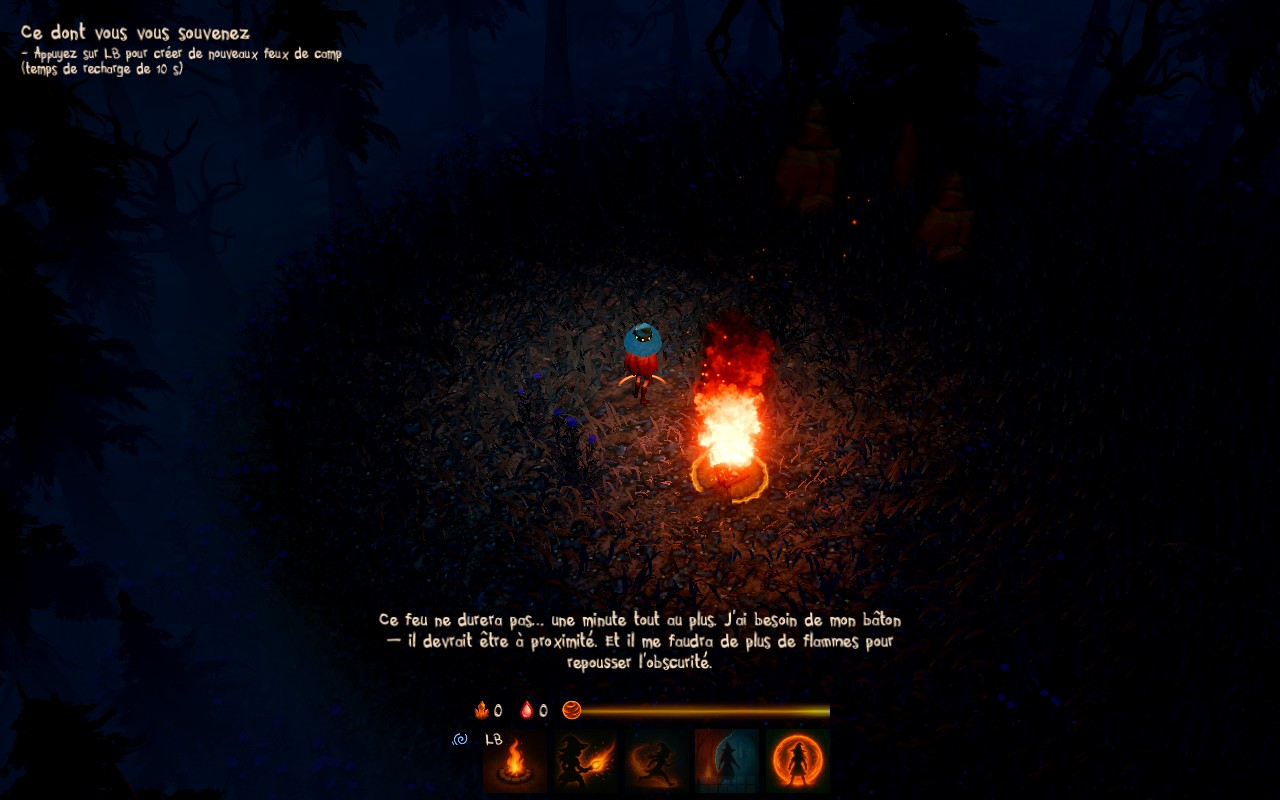This screenshot has height=800, width=1280.
Task: Click the blue spiral icon
Action: click(461, 740)
